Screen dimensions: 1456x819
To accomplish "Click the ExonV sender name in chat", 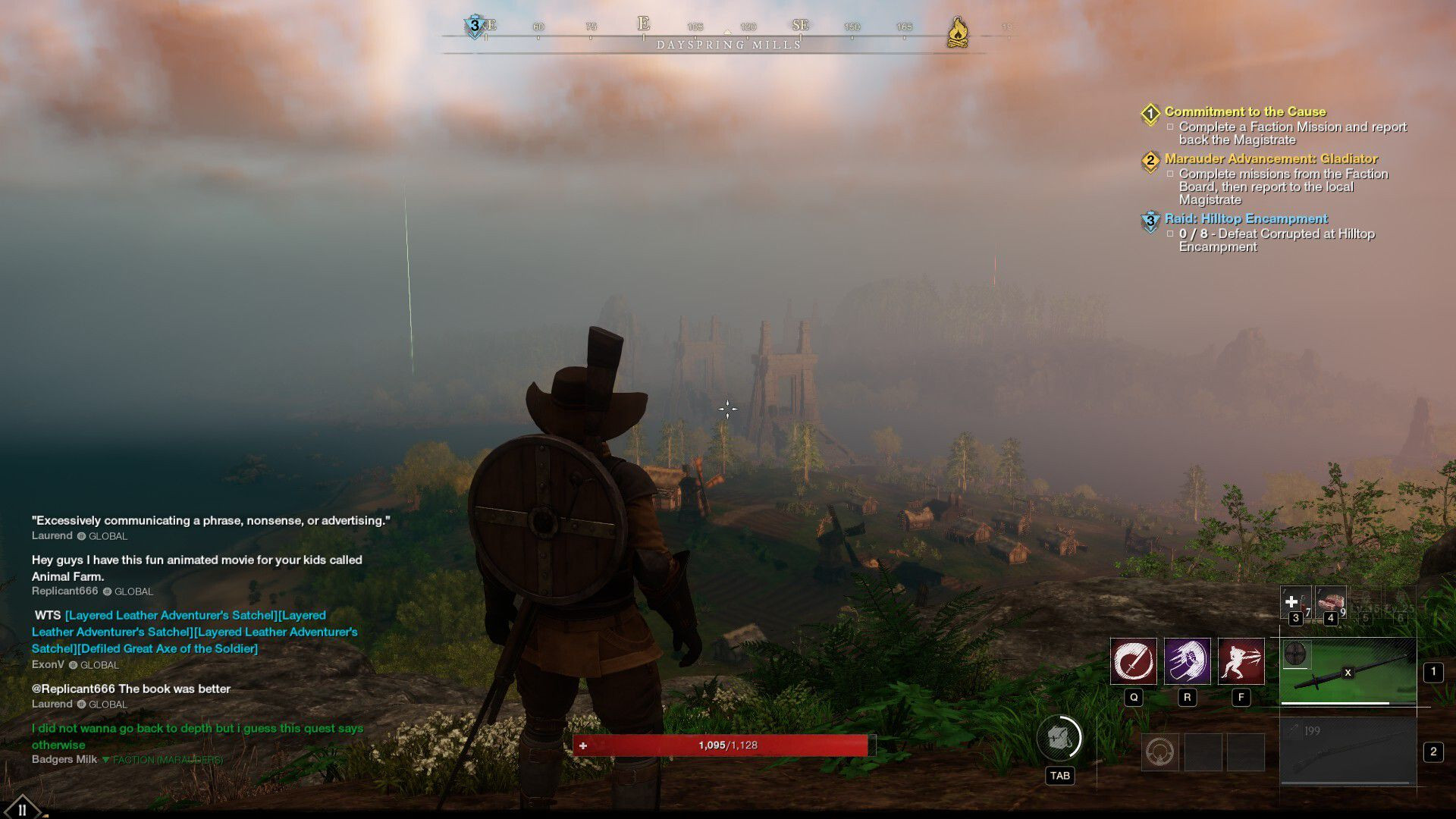I will point(48,664).
